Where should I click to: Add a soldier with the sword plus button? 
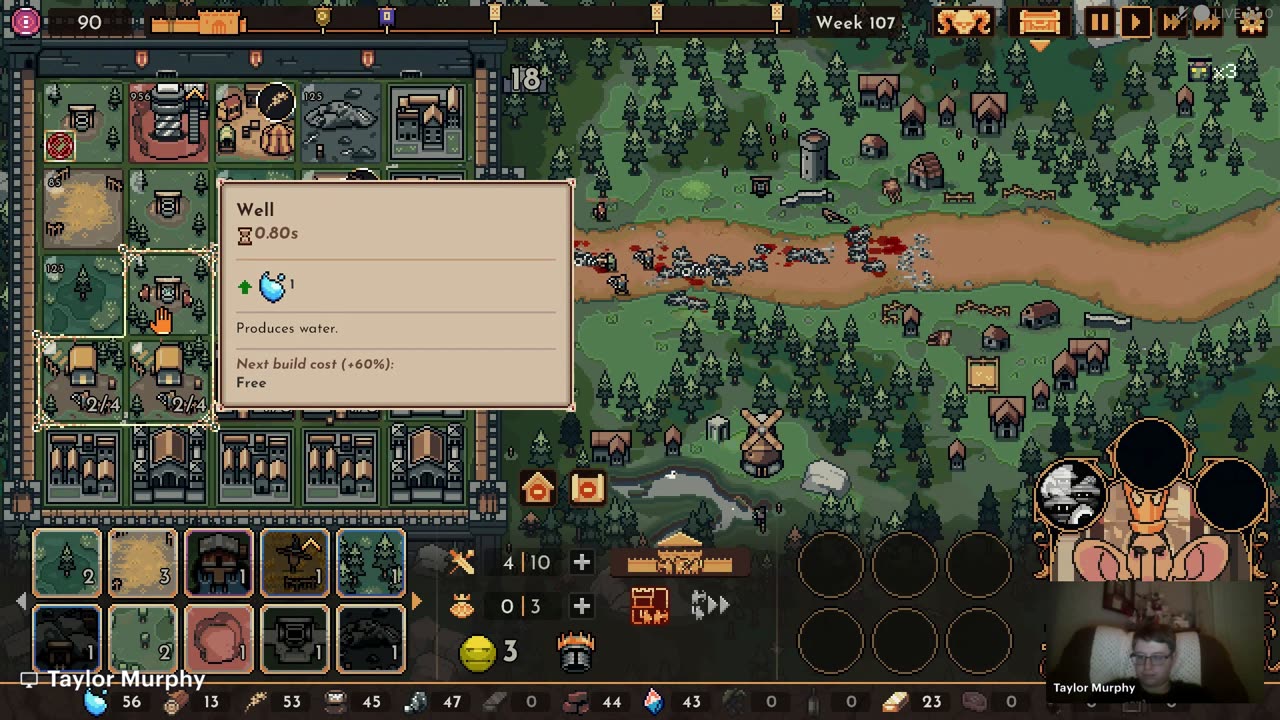point(581,562)
